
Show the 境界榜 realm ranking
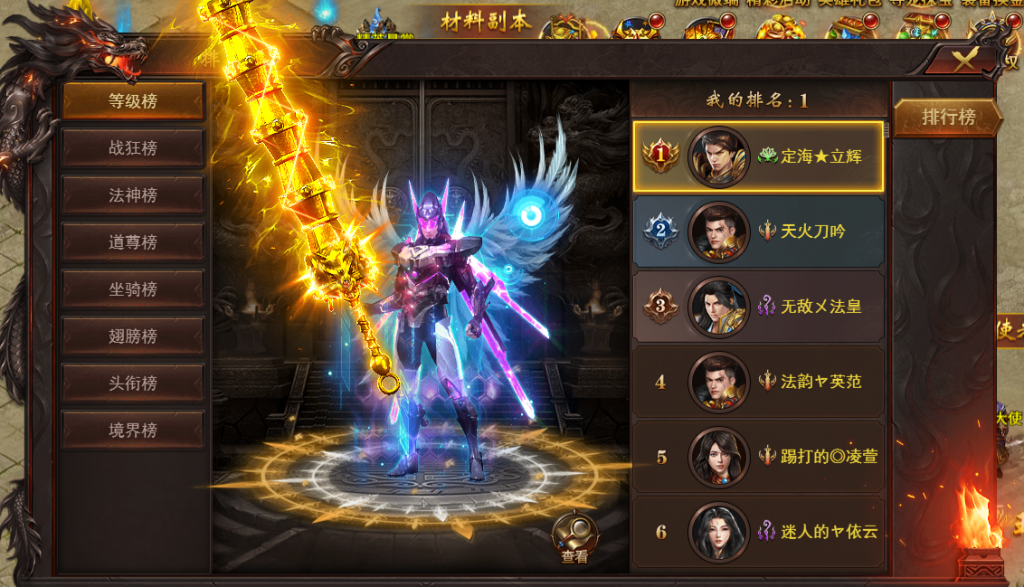[133, 430]
